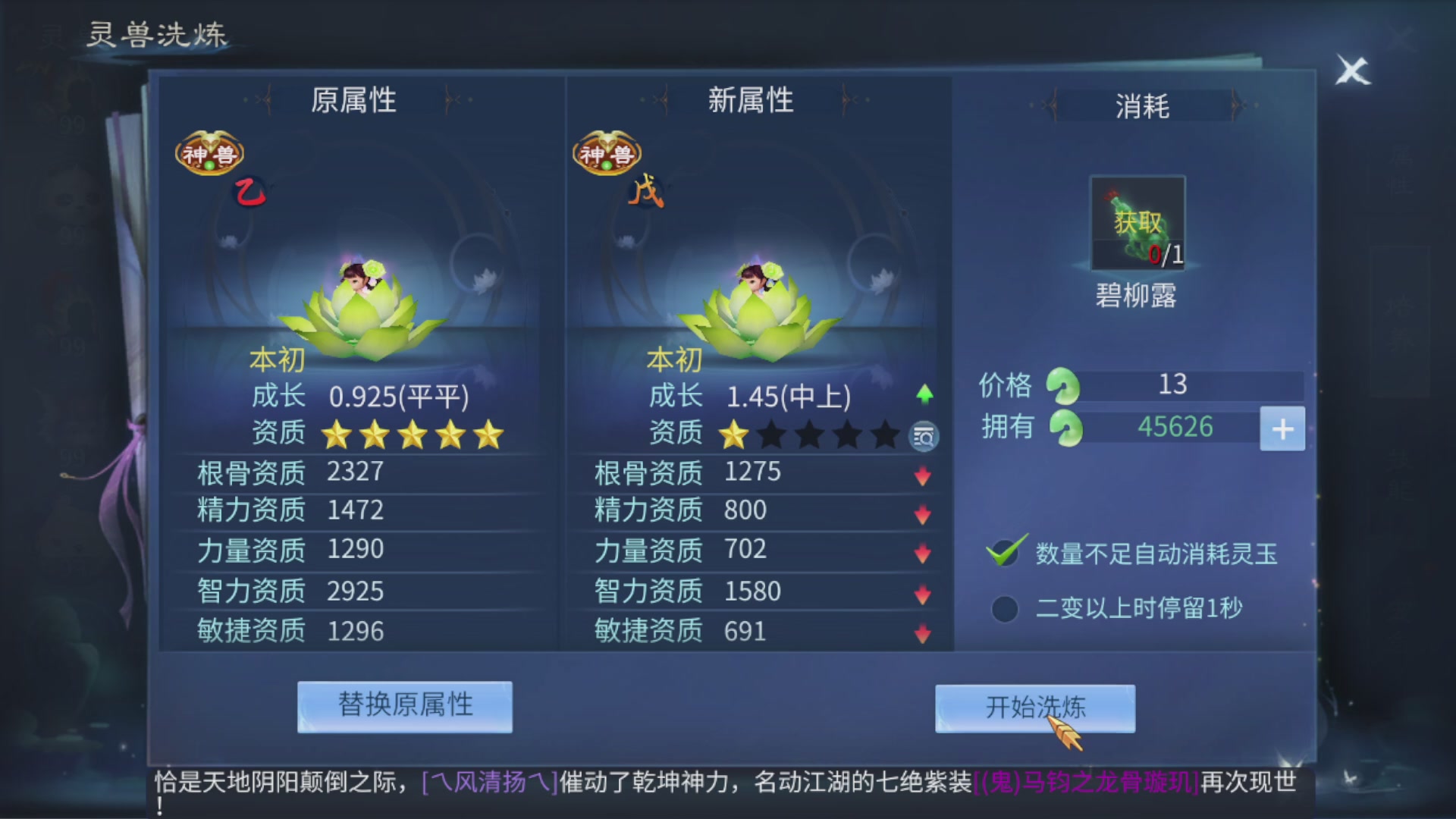This screenshot has width=1456, height=819.
Task: Click the + button next to owned currency
Action: [1282, 428]
